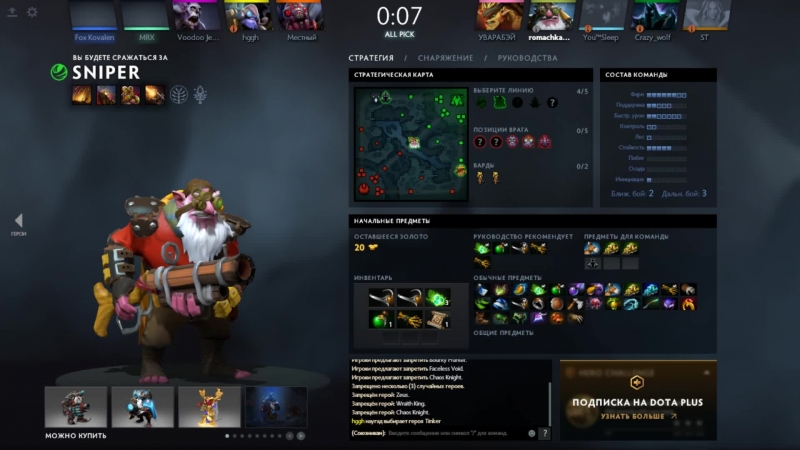Select the golden cosmetic set thumbnail
This screenshot has height=450, width=800.
tap(209, 407)
